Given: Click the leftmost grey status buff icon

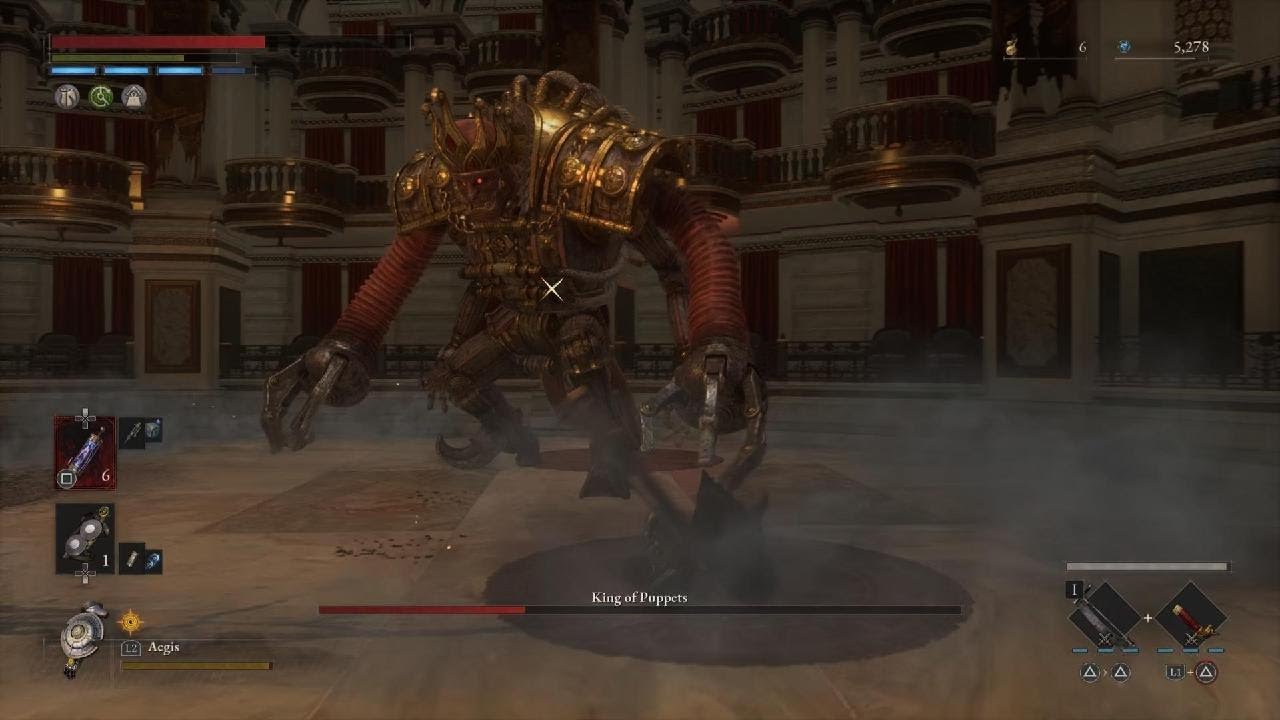Looking at the screenshot, I should [67, 96].
